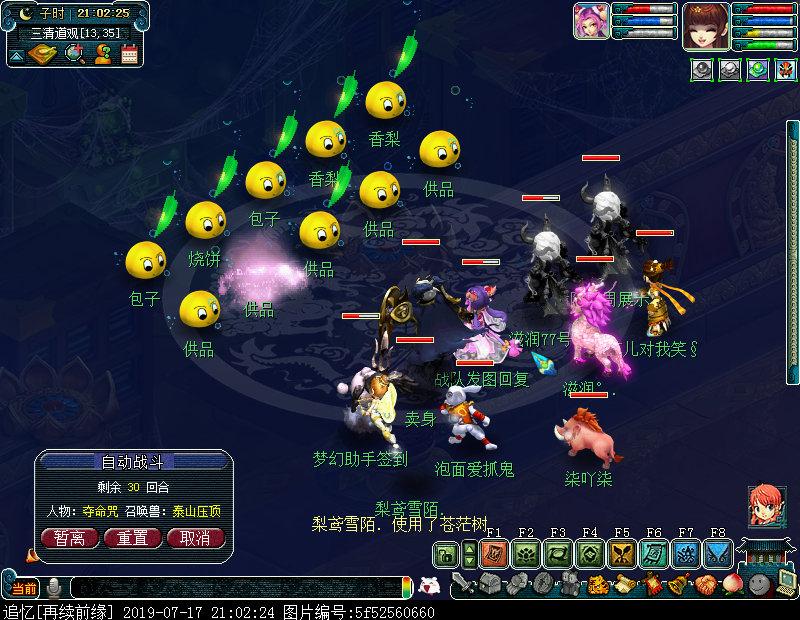Open the player character portrait

(713, 21)
